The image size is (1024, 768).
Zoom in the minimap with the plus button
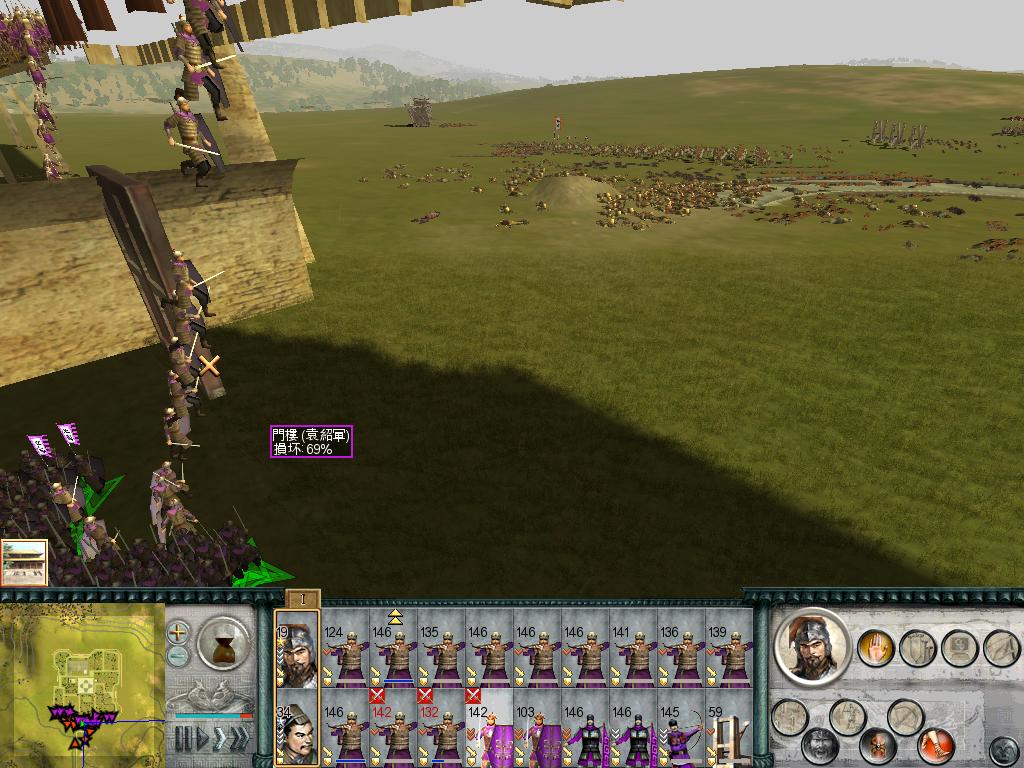coord(178,632)
